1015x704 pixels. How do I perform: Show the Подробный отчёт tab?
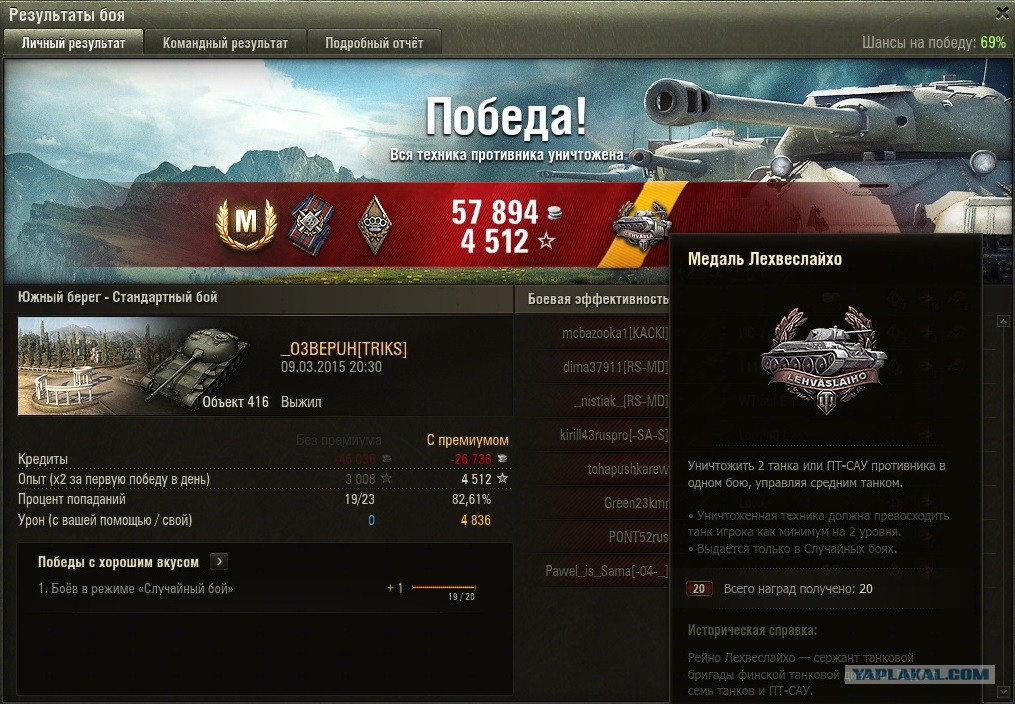(374, 43)
